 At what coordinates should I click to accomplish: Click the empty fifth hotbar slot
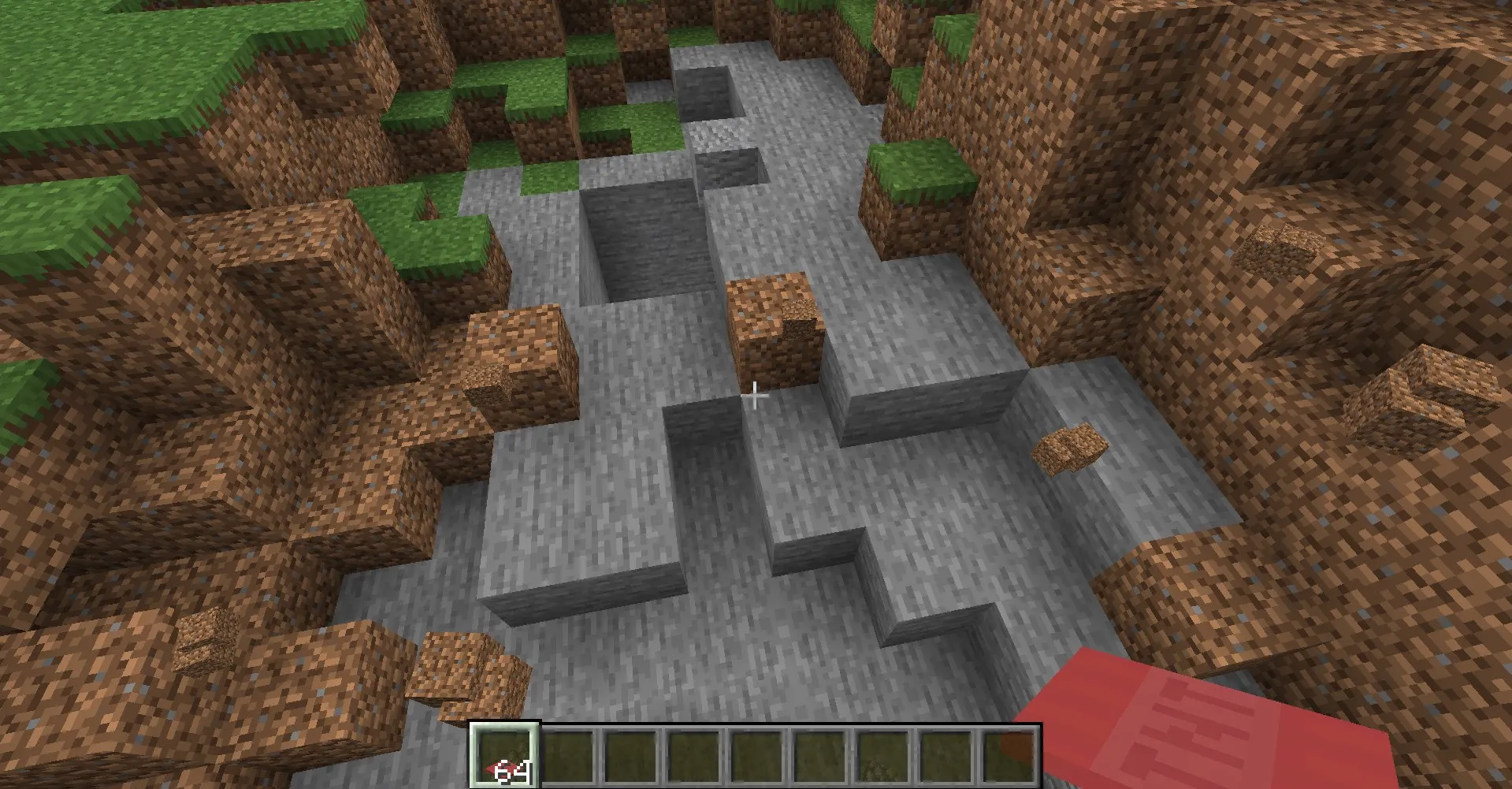(x=760, y=754)
